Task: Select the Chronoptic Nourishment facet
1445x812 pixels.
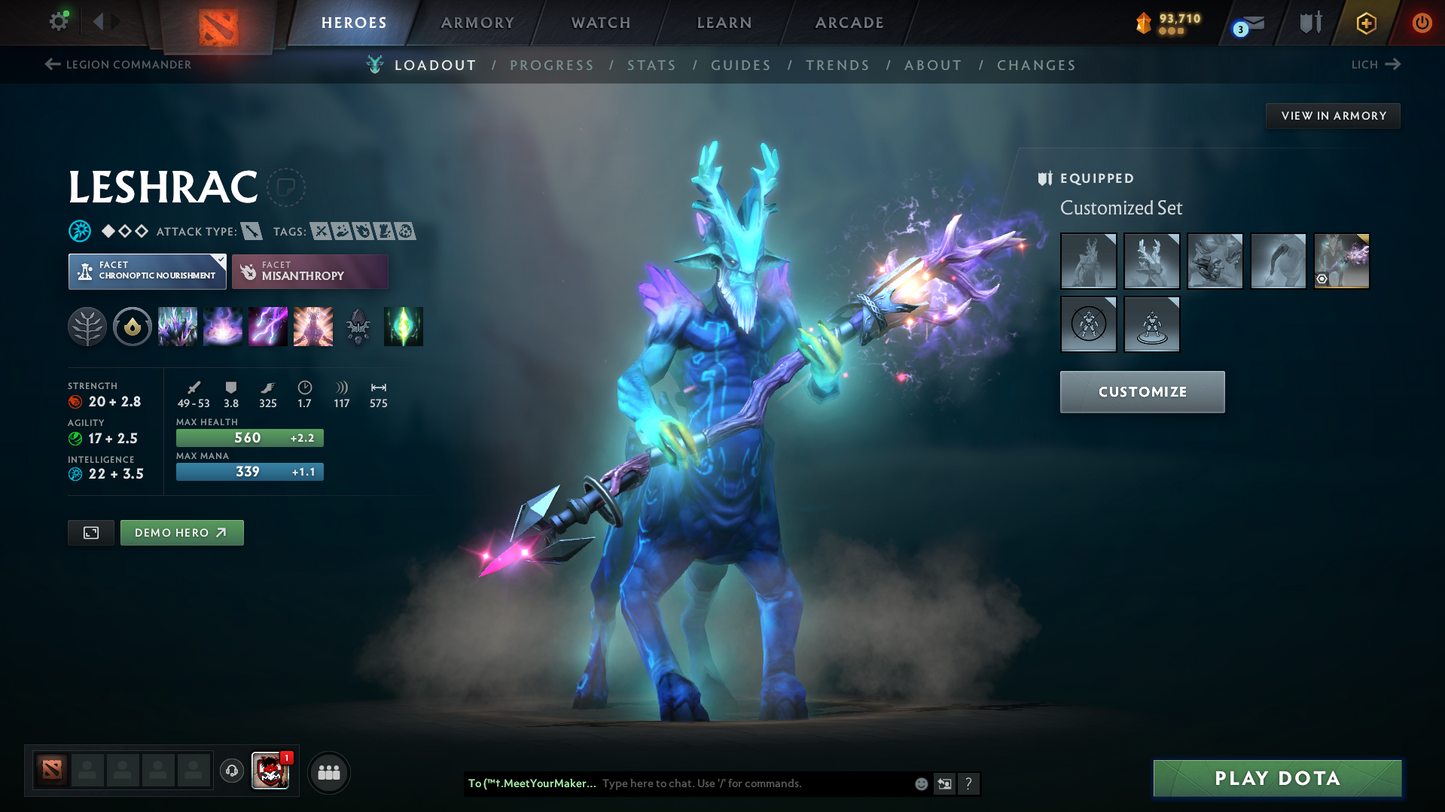Action: tap(147, 271)
